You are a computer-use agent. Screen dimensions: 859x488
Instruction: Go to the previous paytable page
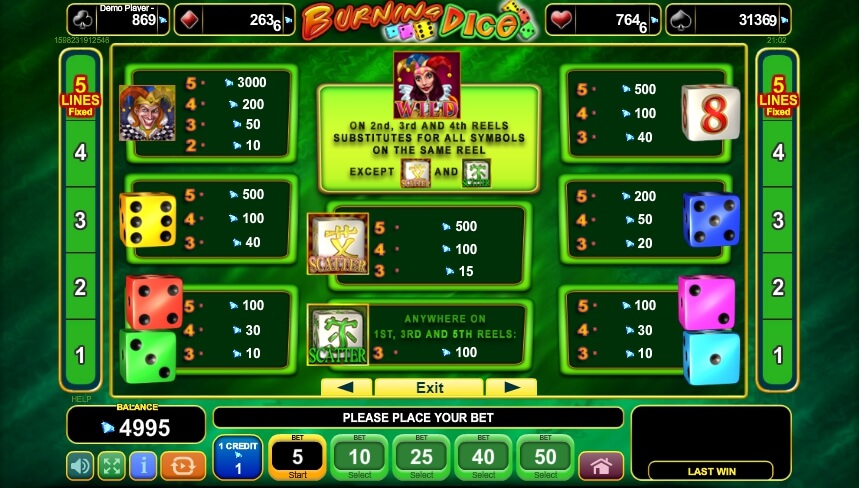345,388
